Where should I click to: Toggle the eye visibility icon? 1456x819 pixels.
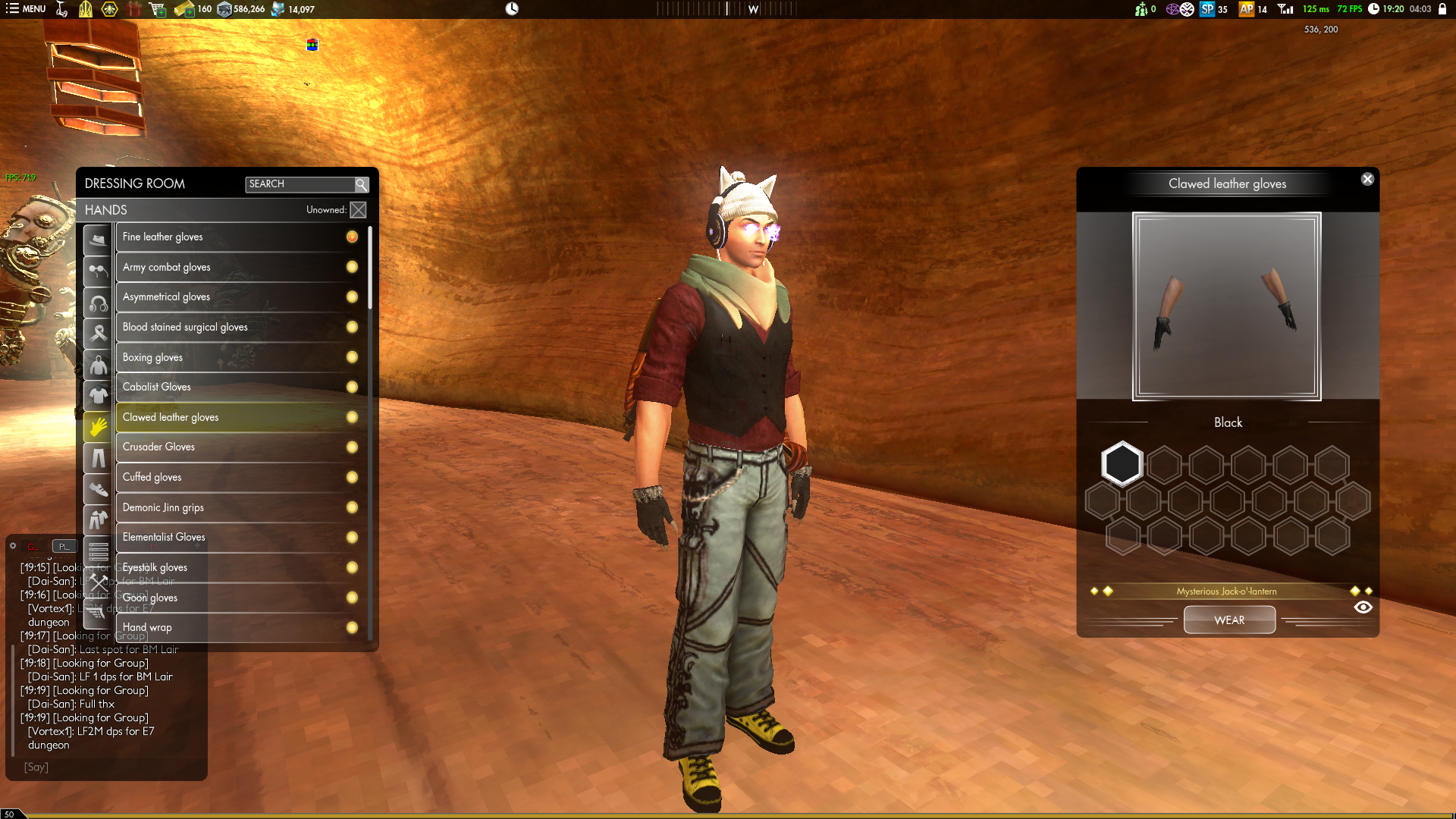[1363, 607]
